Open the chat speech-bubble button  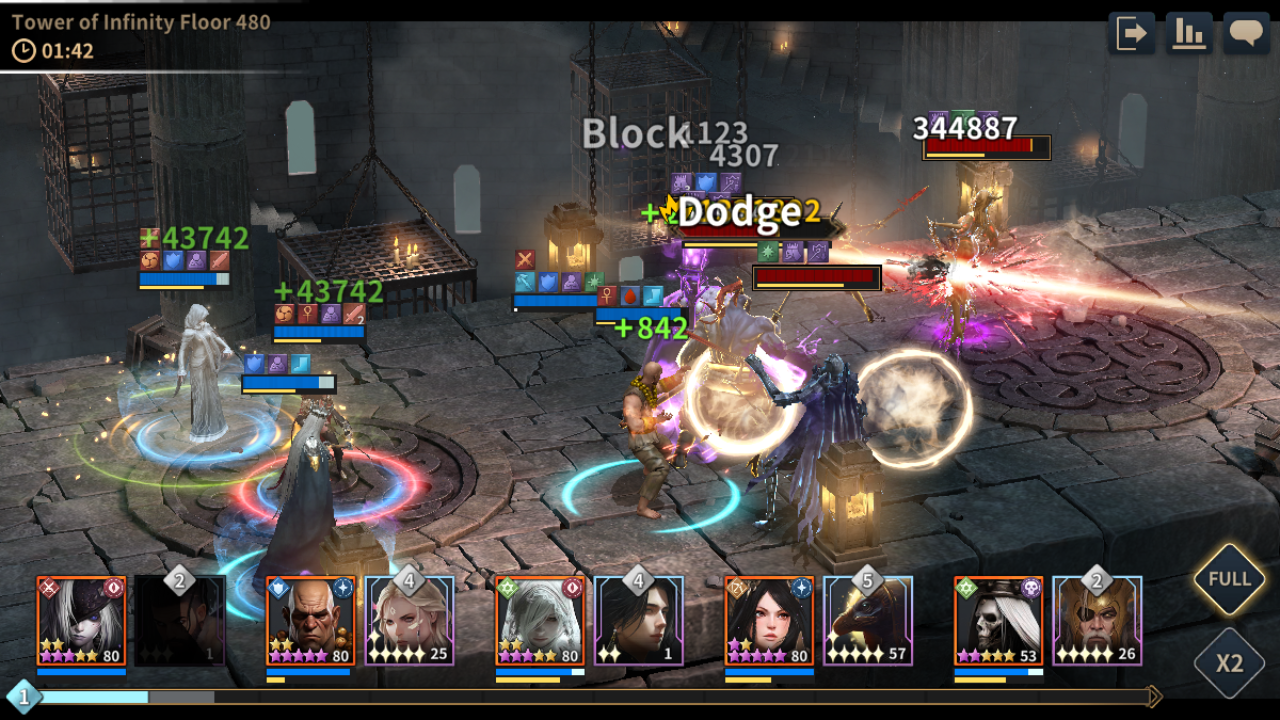point(1246,33)
